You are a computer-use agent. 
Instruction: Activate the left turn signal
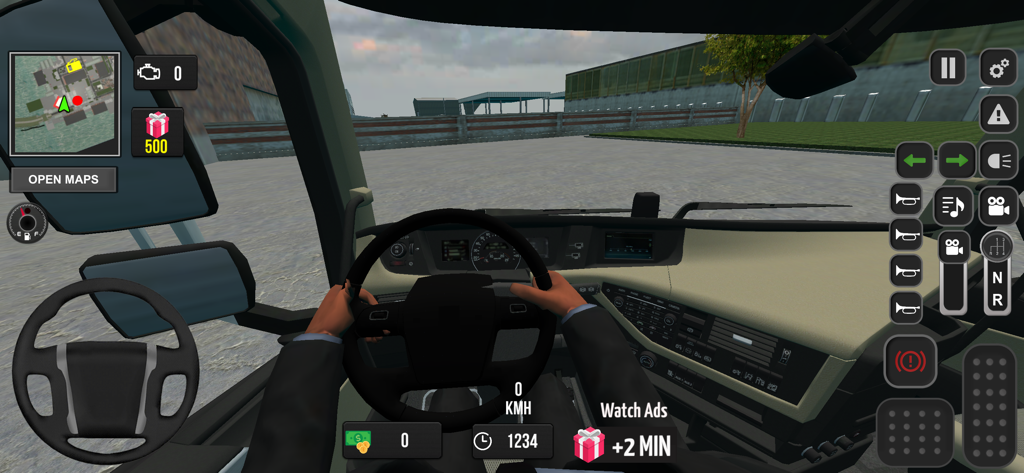[x=914, y=160]
